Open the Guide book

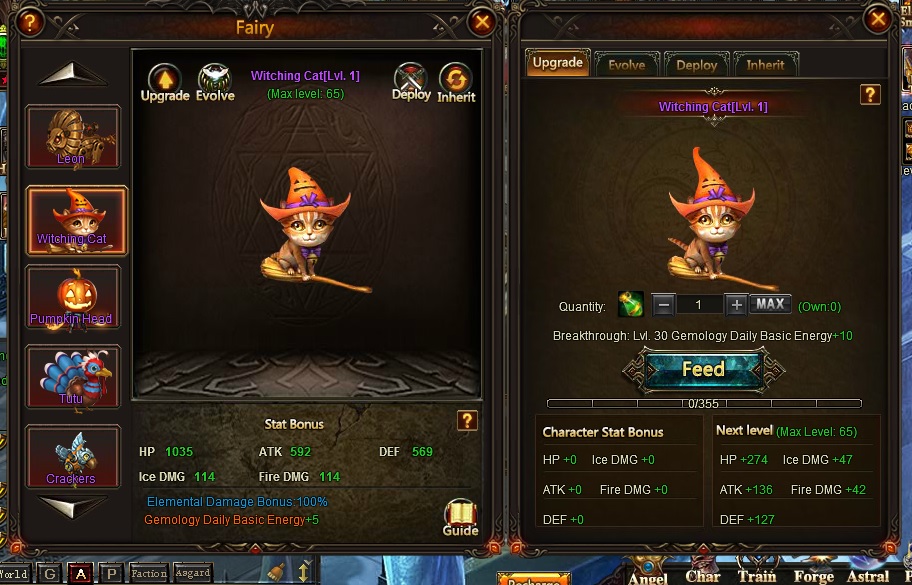pyautogui.click(x=460, y=517)
